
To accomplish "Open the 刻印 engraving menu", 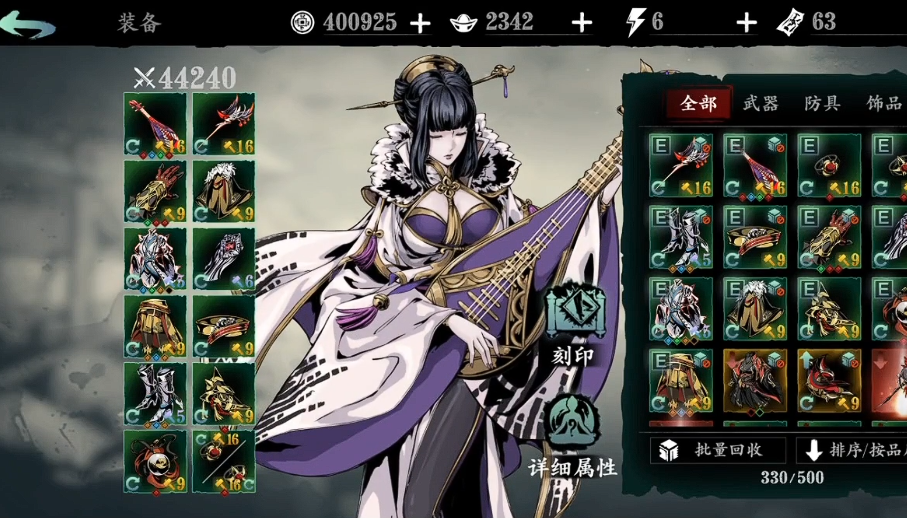I will coord(573,323).
